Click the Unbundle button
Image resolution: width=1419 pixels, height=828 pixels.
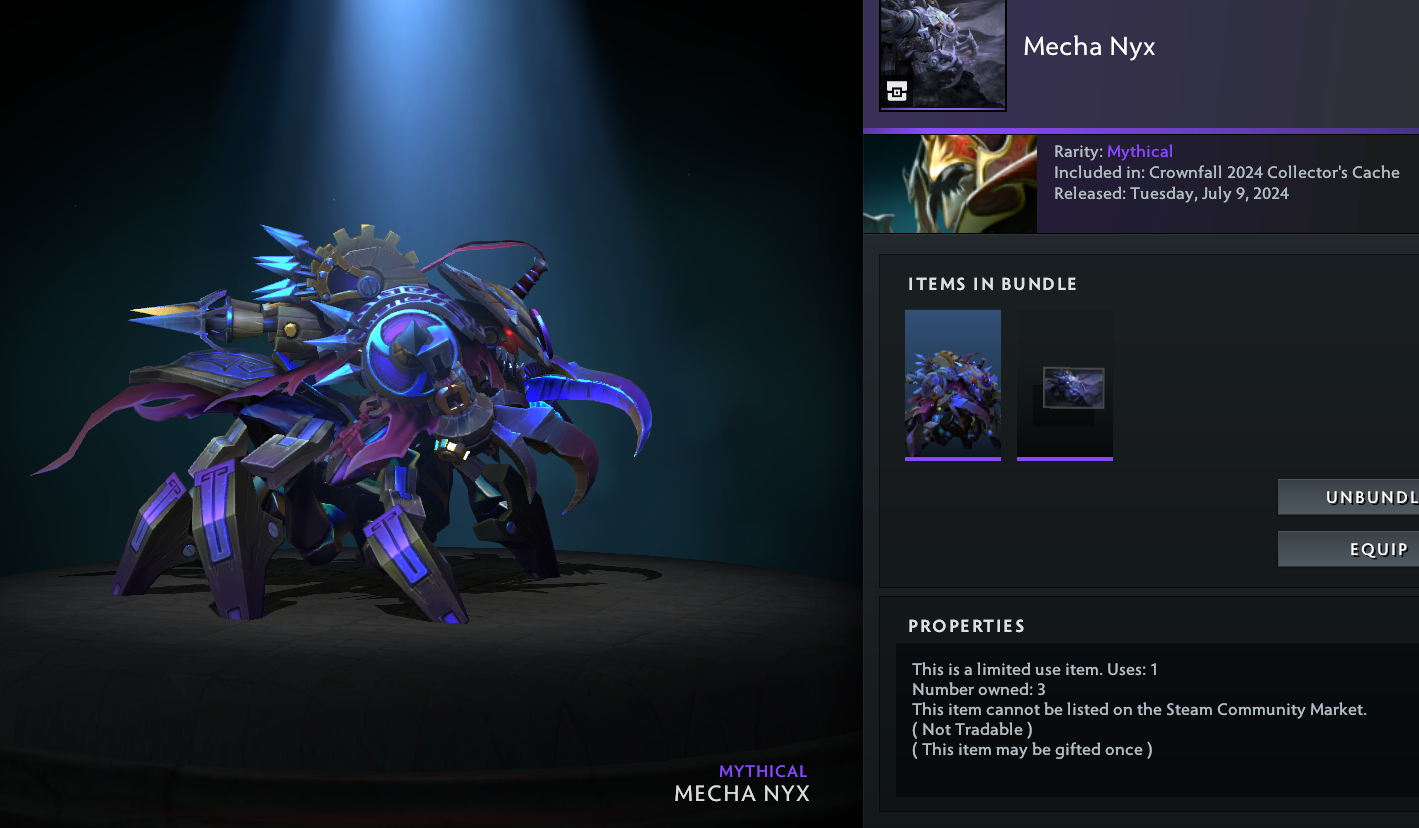[x=1348, y=497]
